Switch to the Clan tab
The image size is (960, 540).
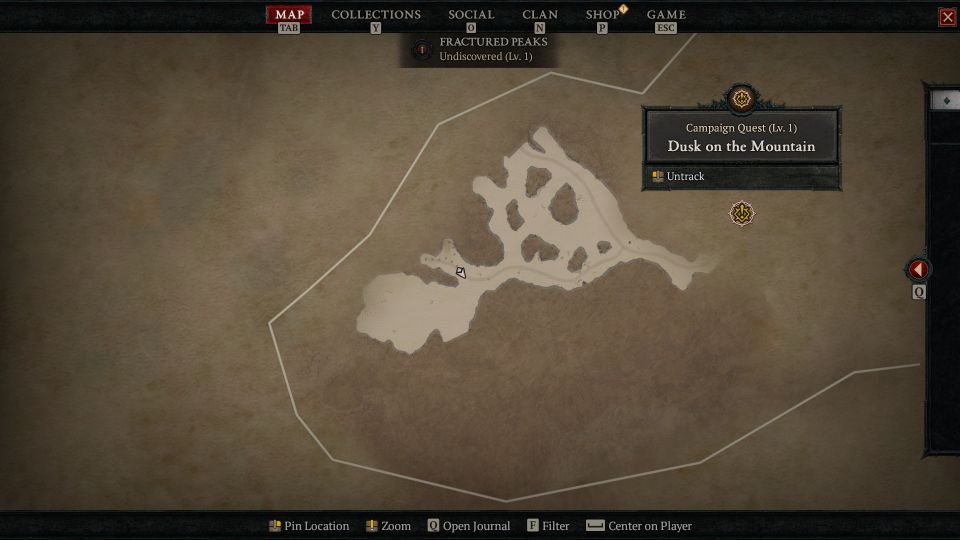[x=540, y=15]
